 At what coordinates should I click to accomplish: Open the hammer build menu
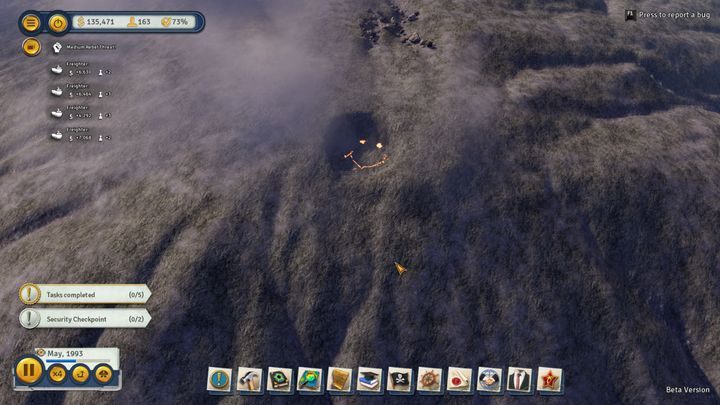(250, 379)
